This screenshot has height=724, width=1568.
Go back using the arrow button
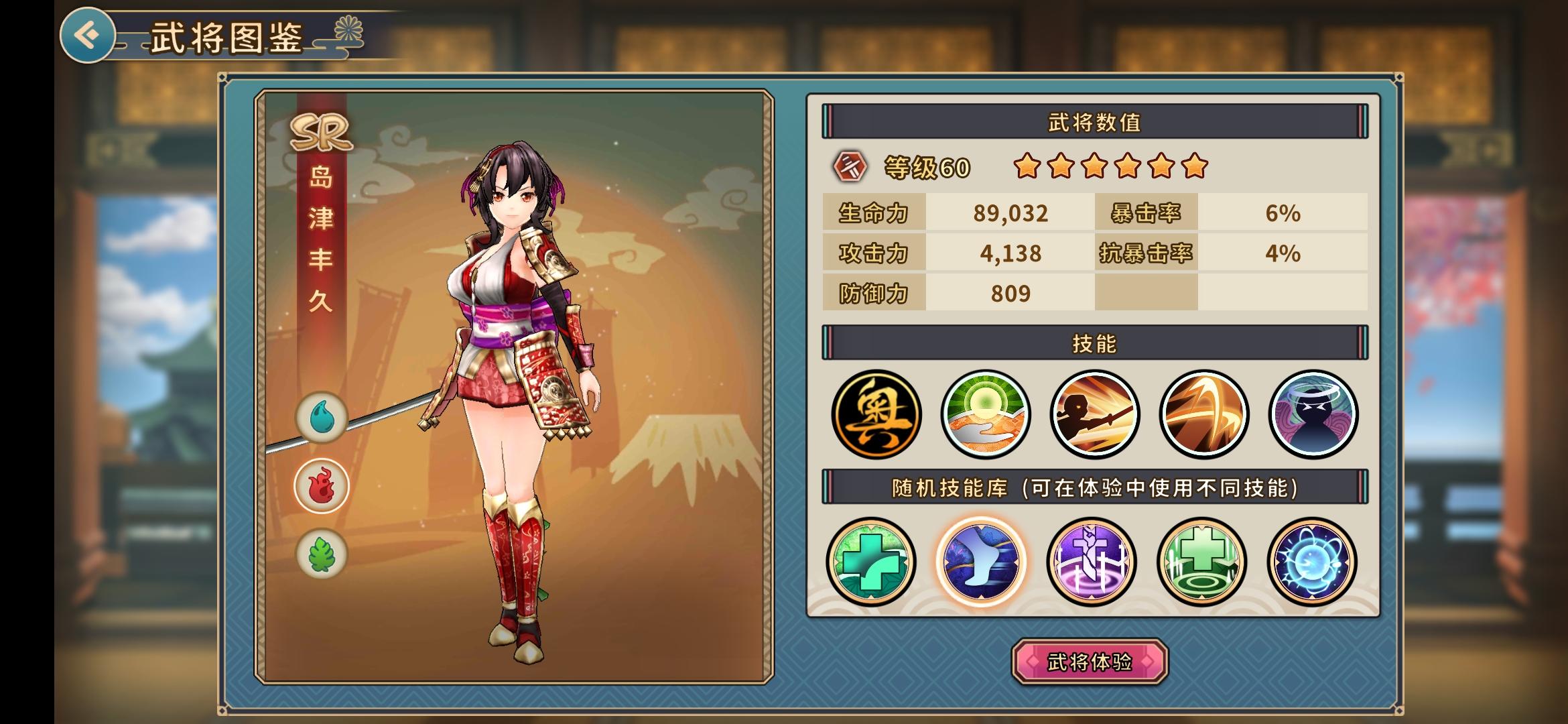87,35
